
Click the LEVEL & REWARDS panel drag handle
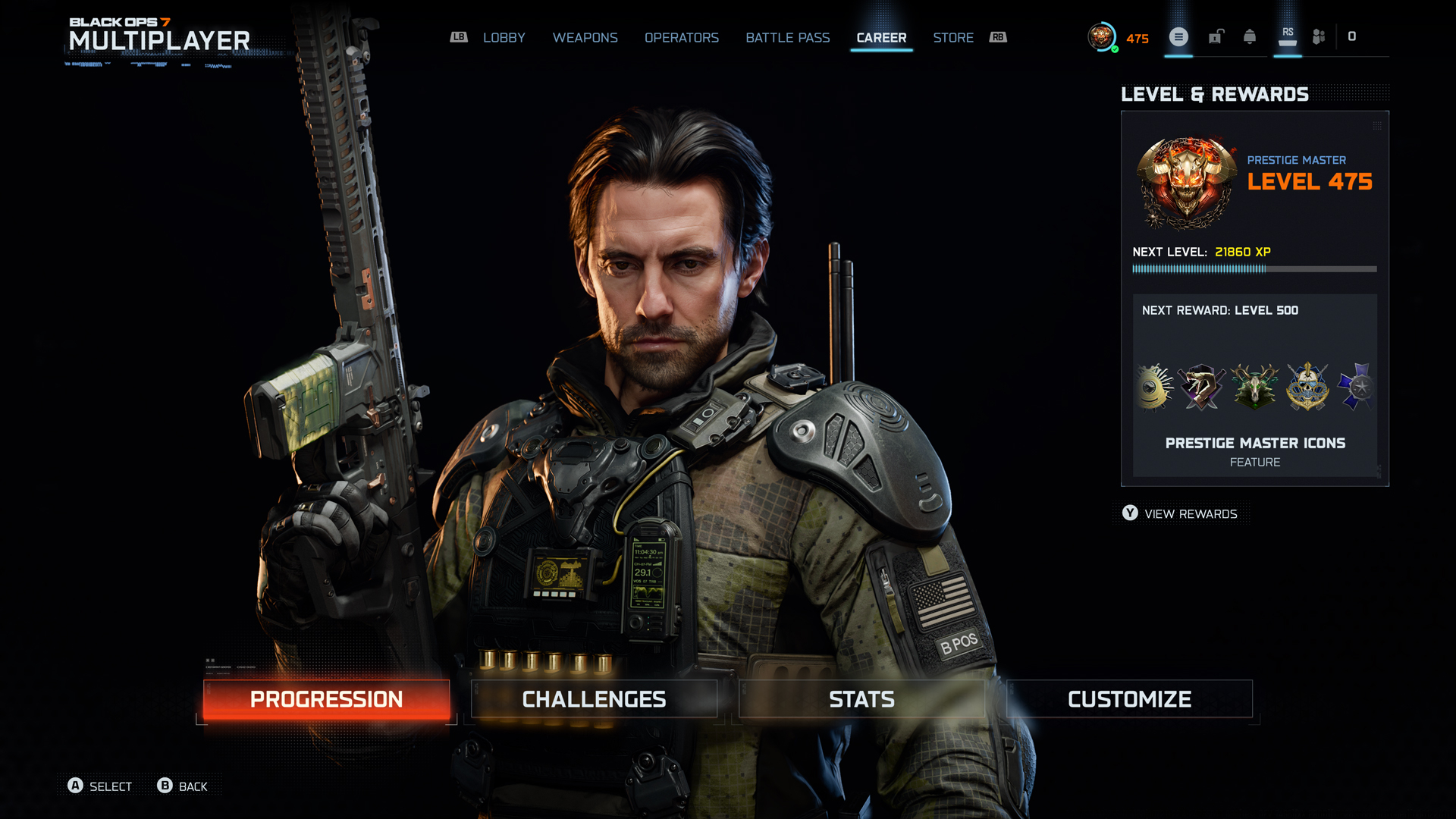pos(1376,126)
